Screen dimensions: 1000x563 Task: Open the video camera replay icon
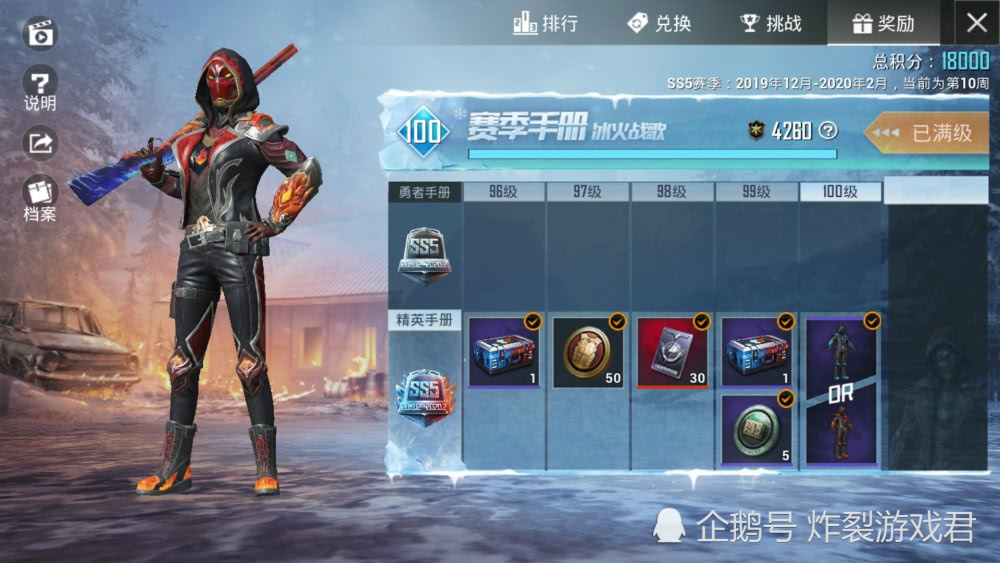(x=40, y=34)
